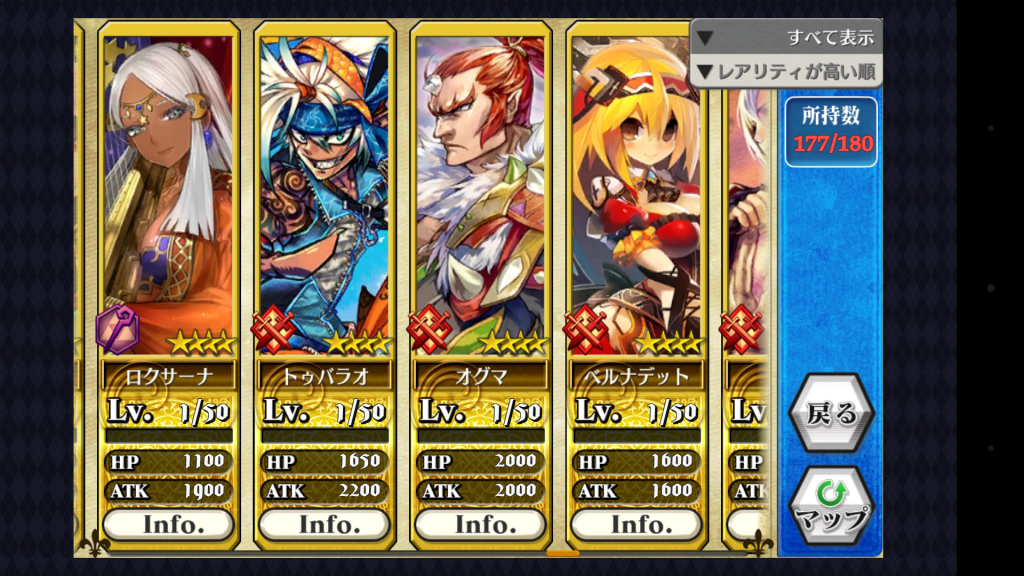Open the すべて表示 filter dropdown

pos(786,38)
